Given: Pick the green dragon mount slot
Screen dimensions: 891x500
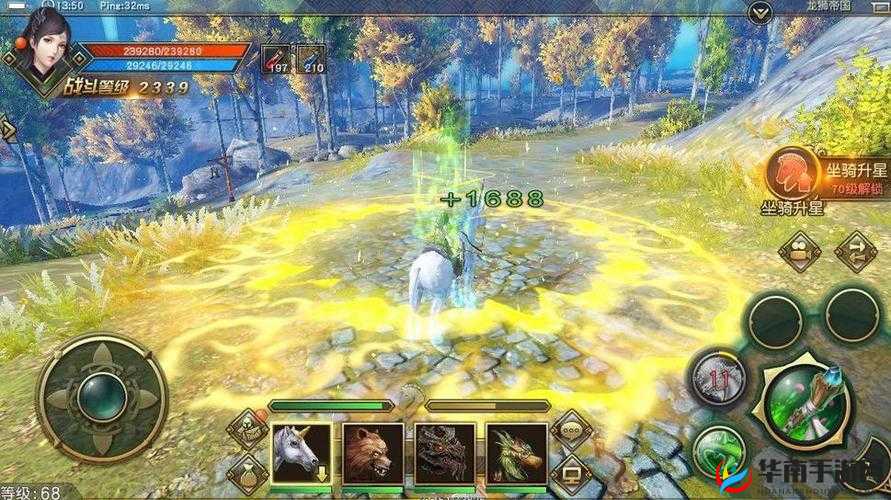Looking at the screenshot, I should (517, 453).
